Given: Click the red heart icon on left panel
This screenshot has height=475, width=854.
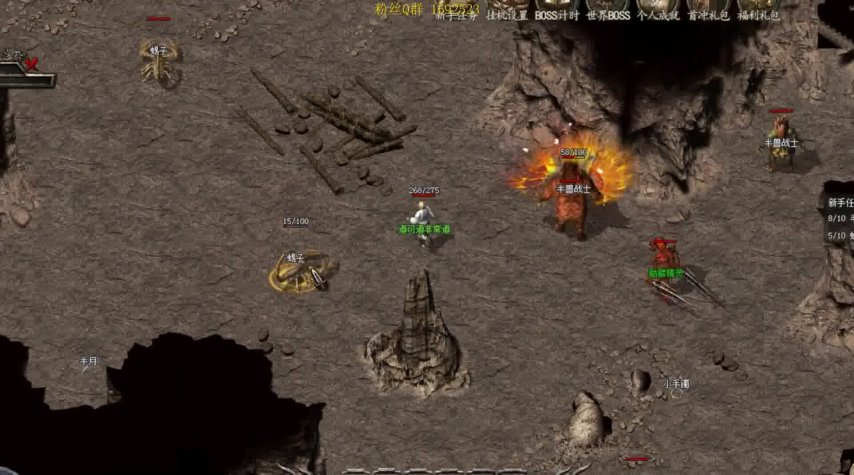Looking at the screenshot, I should point(31,64).
